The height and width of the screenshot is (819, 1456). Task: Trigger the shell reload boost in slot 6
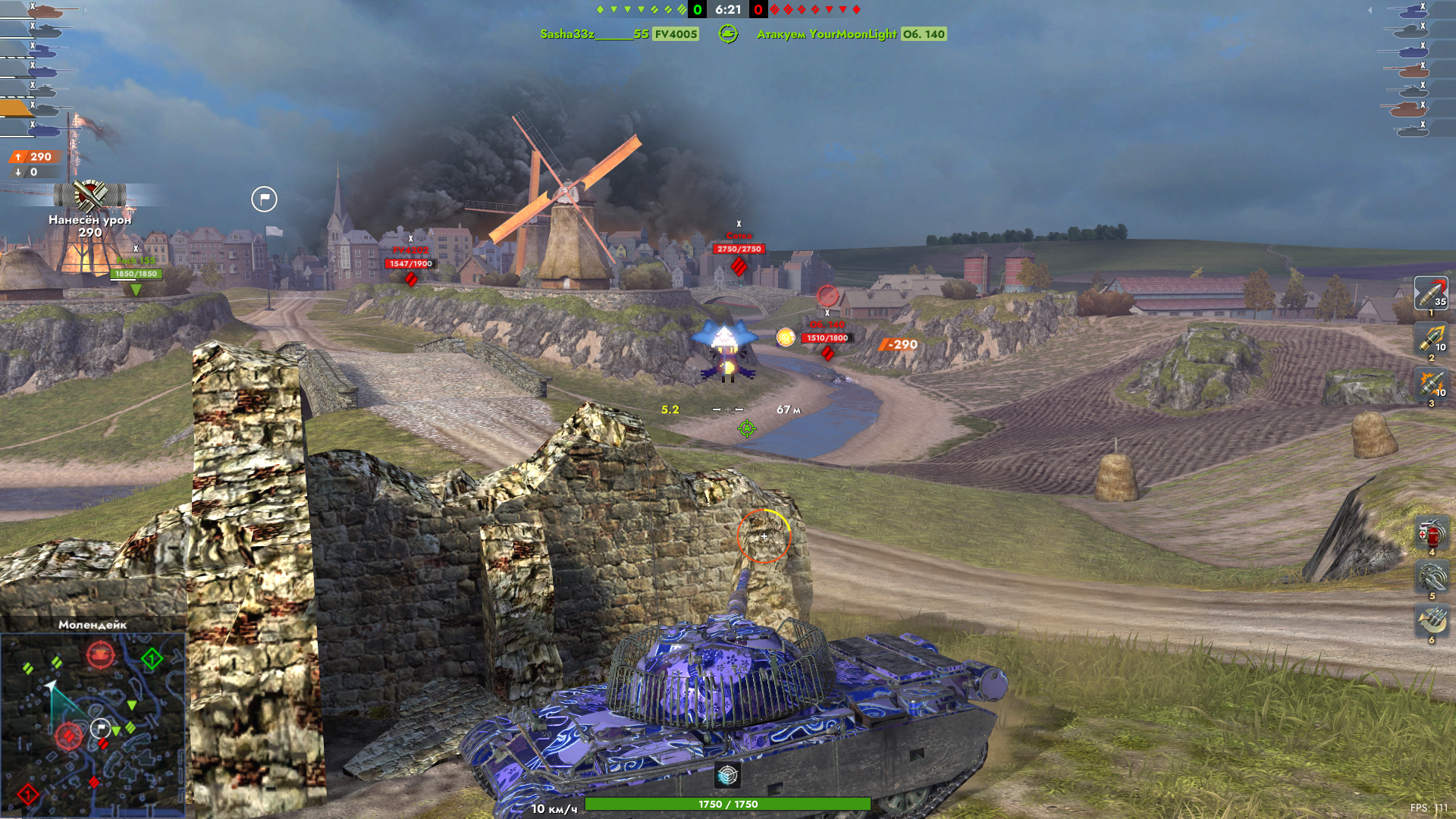coord(1431,622)
